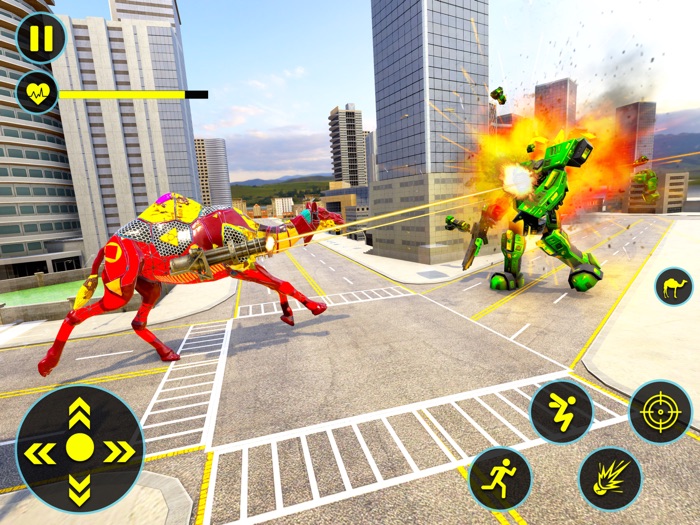This screenshot has height=525, width=700.
Task: Tap the sprint running figure button
Action: [x=500, y=477]
